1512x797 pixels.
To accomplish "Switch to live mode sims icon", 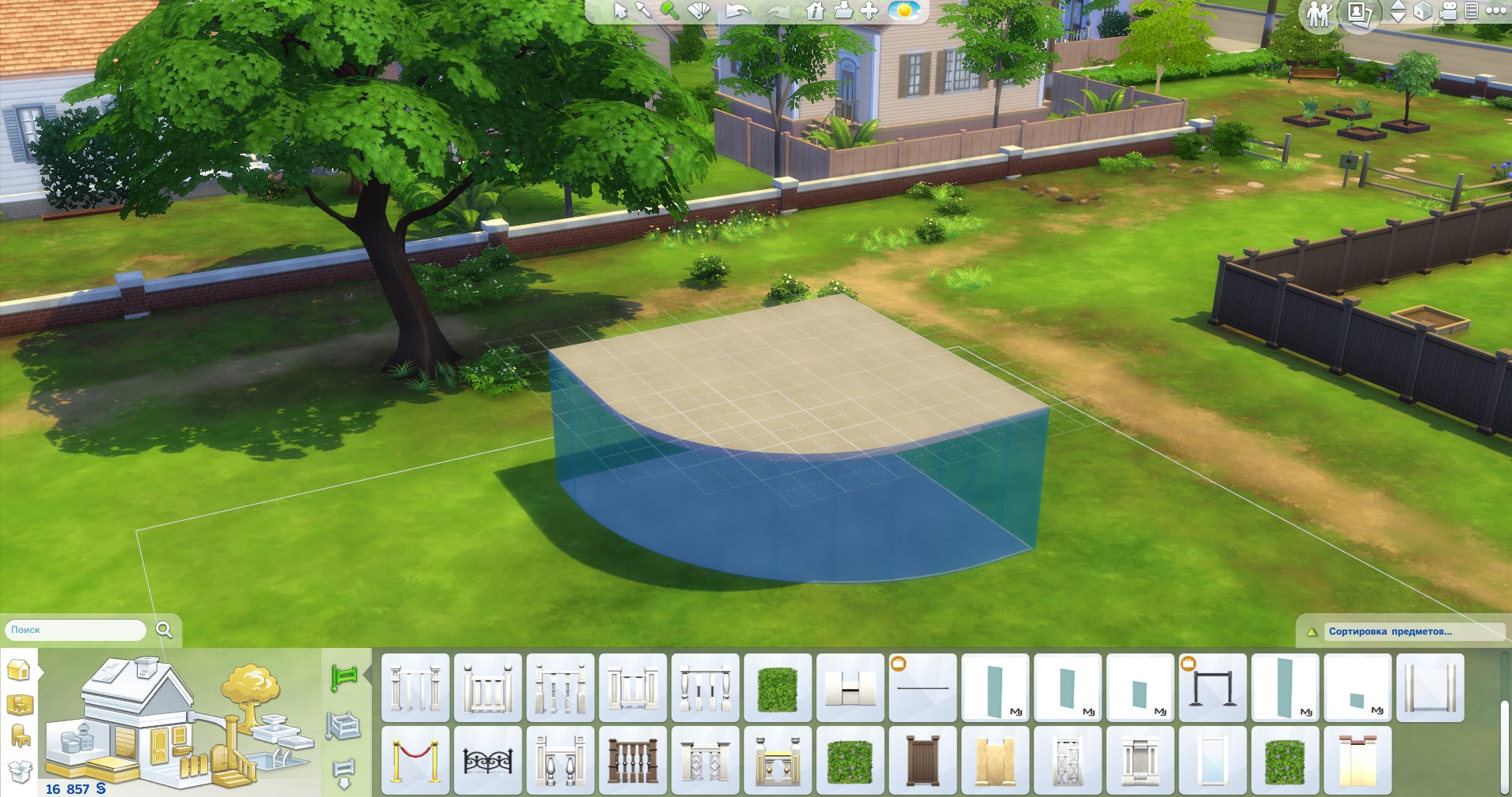I will [x=1318, y=13].
